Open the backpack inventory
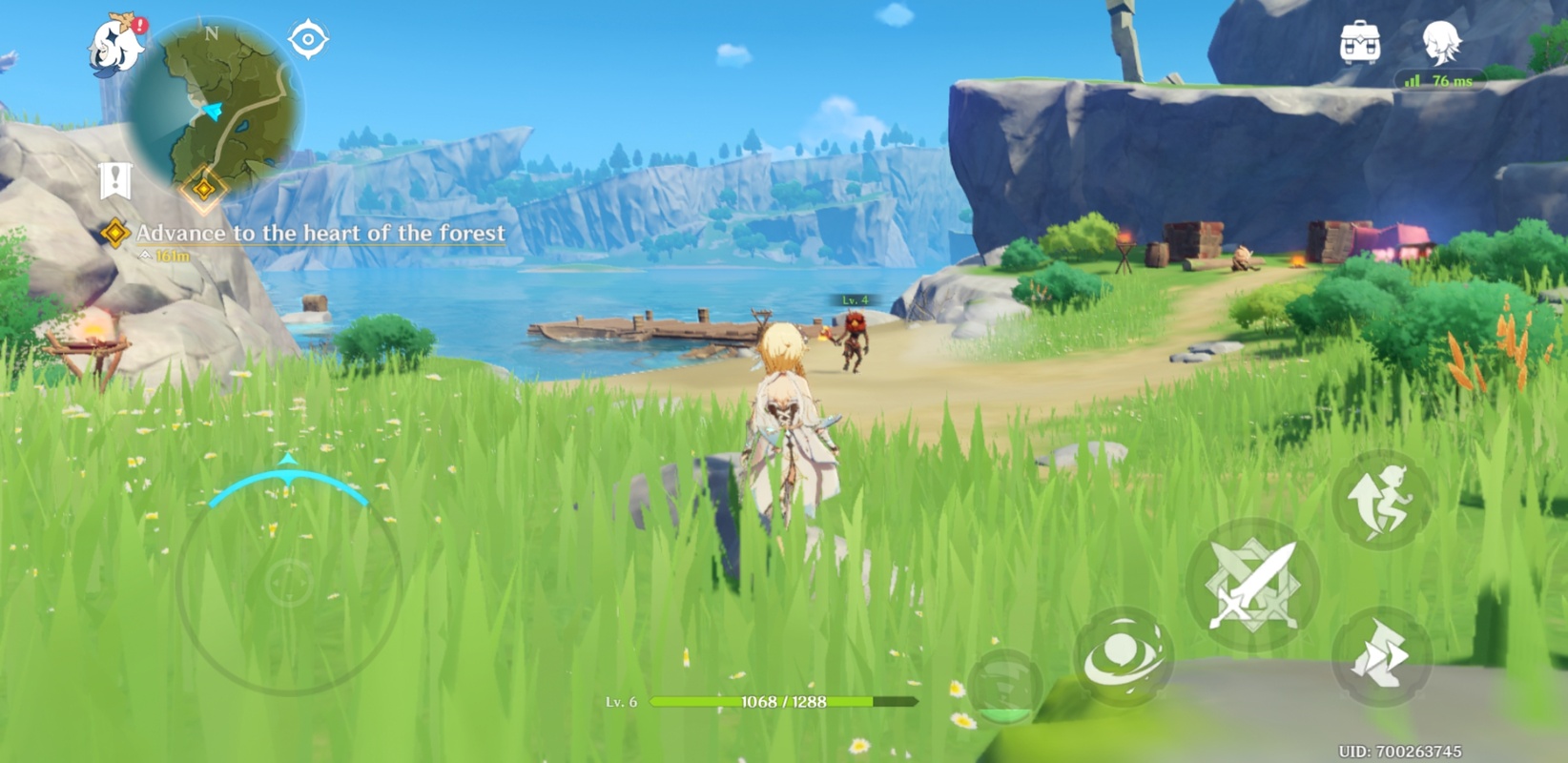Image resolution: width=1568 pixels, height=763 pixels. (x=1359, y=43)
